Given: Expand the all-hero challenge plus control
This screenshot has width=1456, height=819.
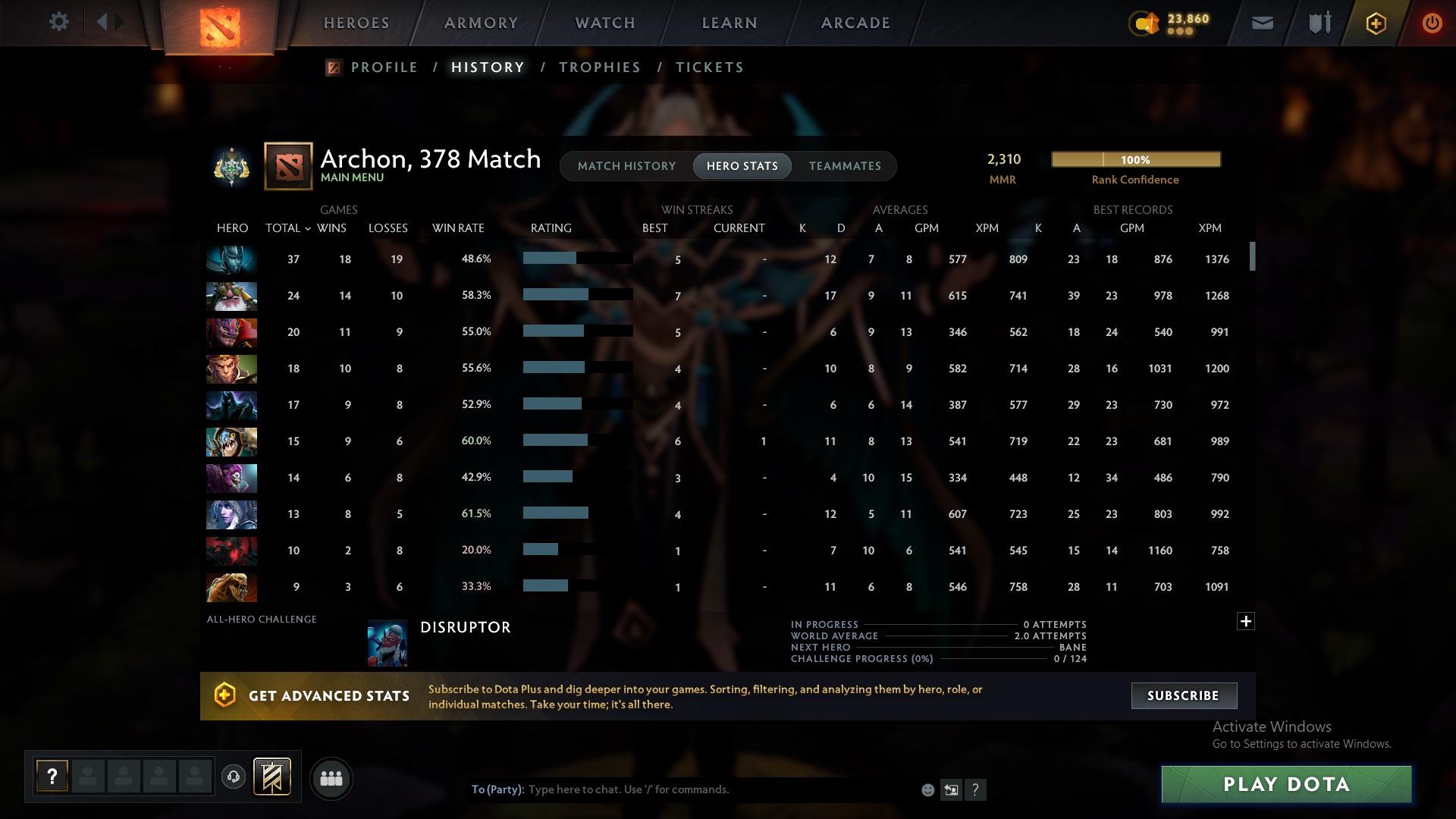Looking at the screenshot, I should tap(1246, 620).
